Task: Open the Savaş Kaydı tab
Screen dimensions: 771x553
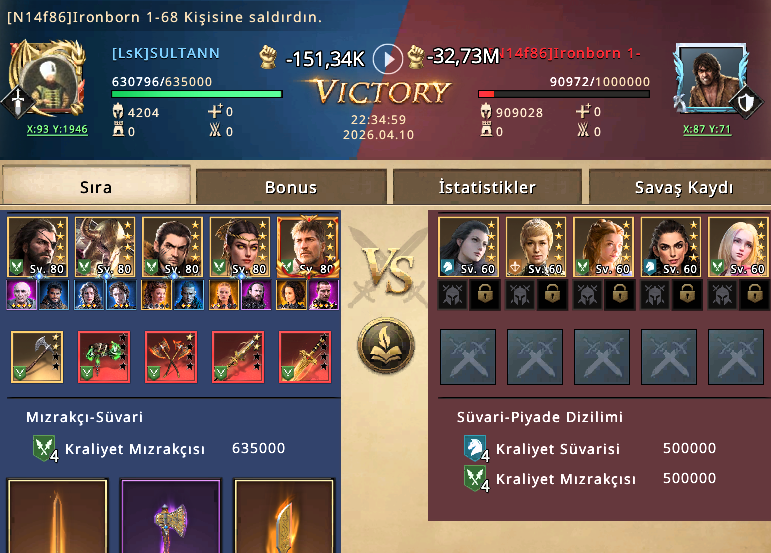Action: click(x=684, y=187)
